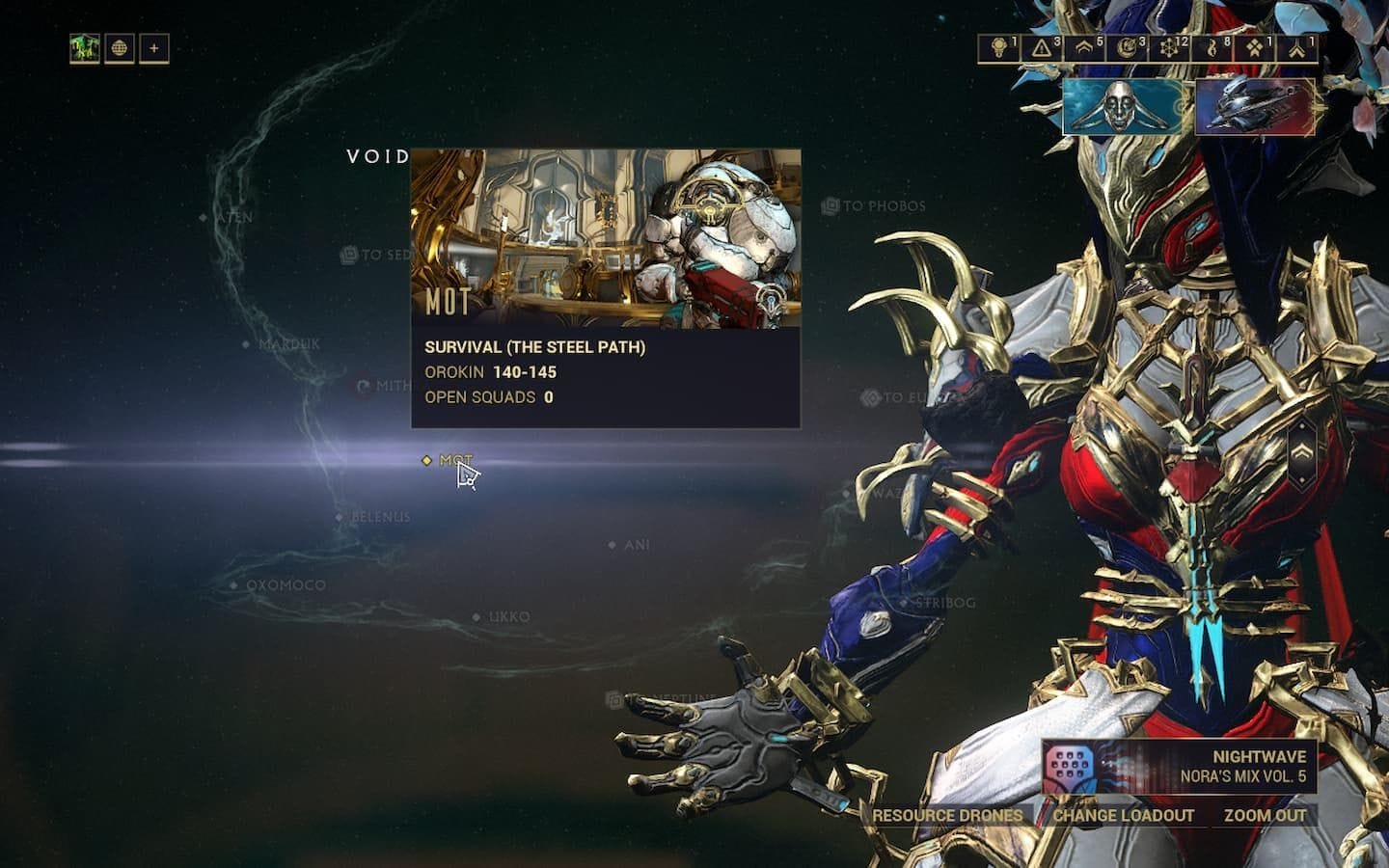The width and height of the screenshot is (1389, 868).
Task: Open the world state globe icon
Action: click(120, 46)
